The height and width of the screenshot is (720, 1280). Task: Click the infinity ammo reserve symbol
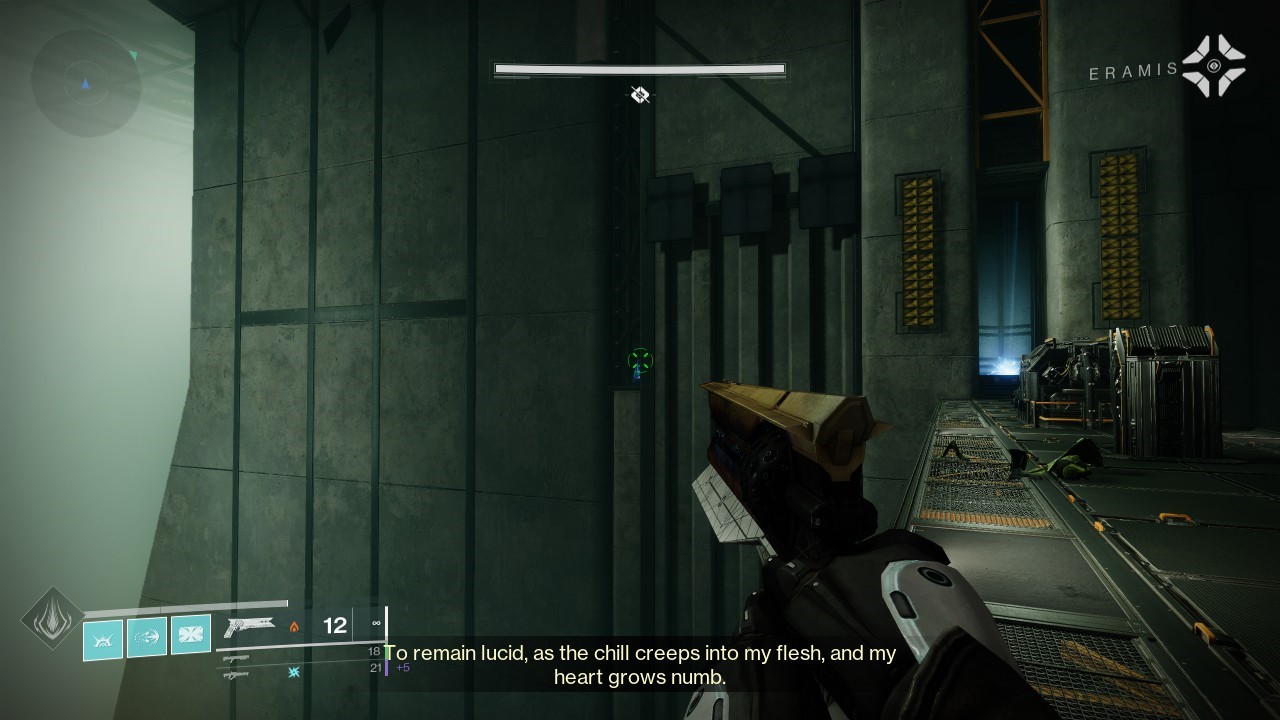click(375, 623)
